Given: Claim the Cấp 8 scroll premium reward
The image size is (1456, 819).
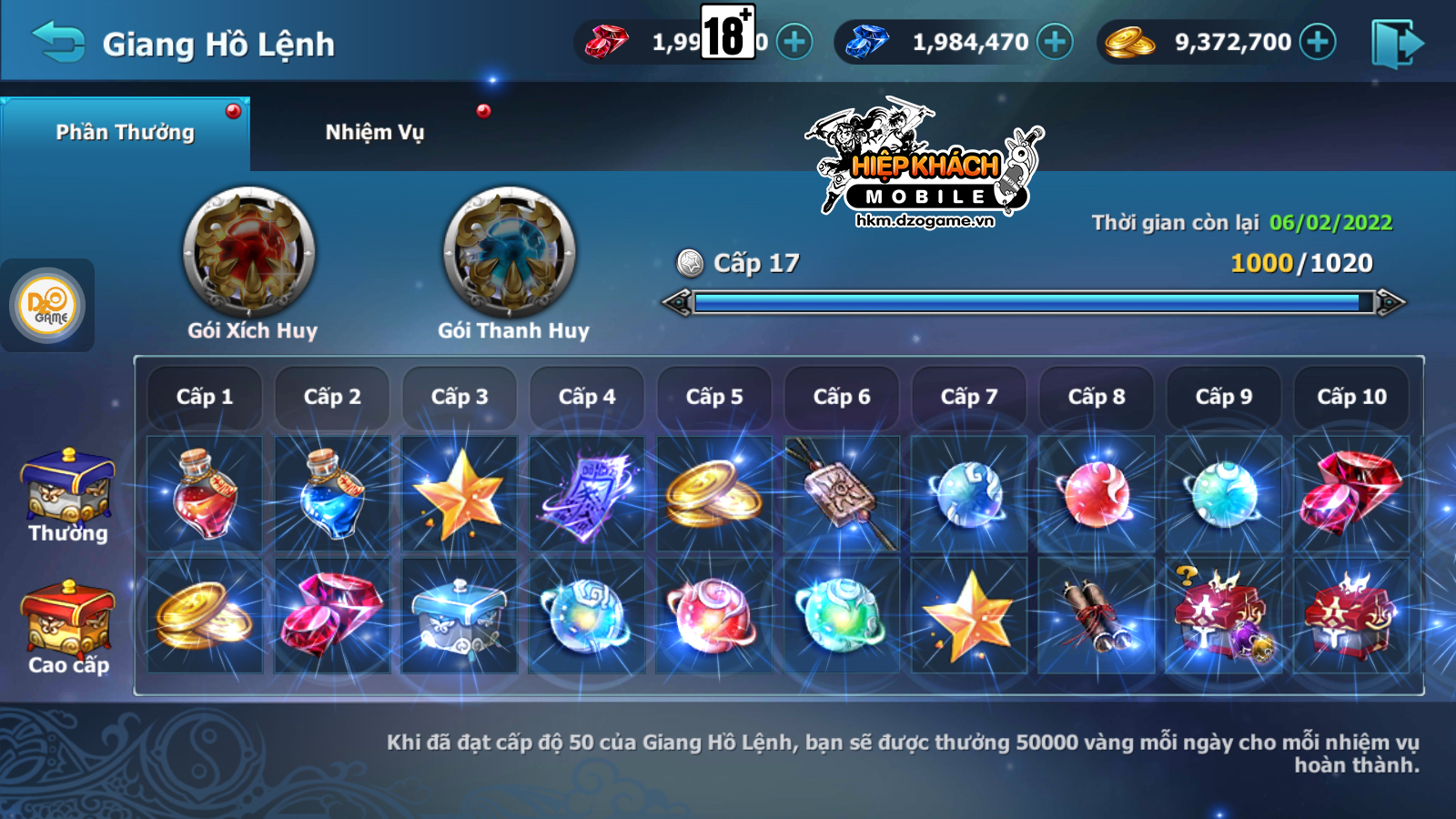Looking at the screenshot, I should point(1097,616).
